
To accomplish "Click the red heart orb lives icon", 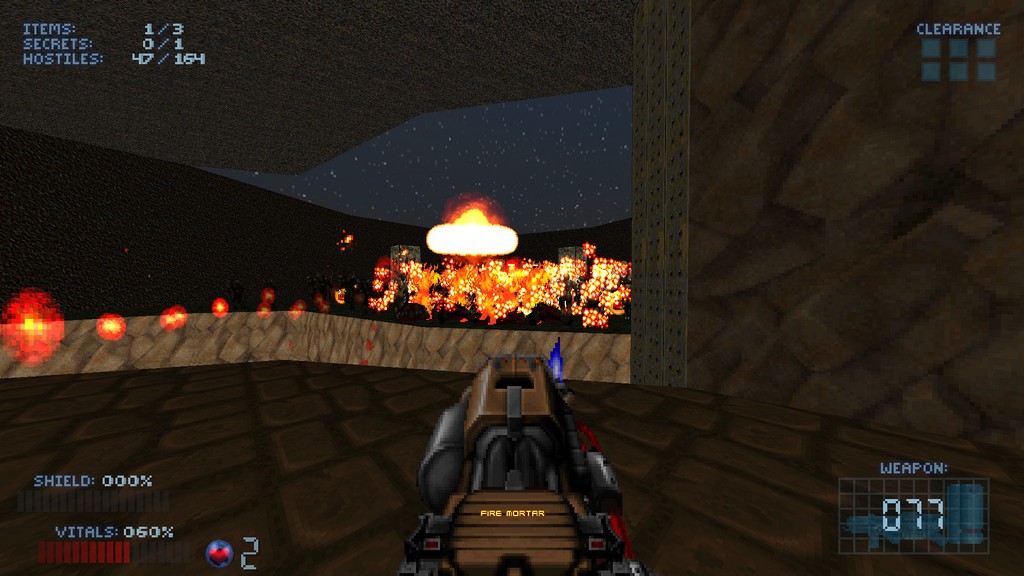I will point(219,551).
